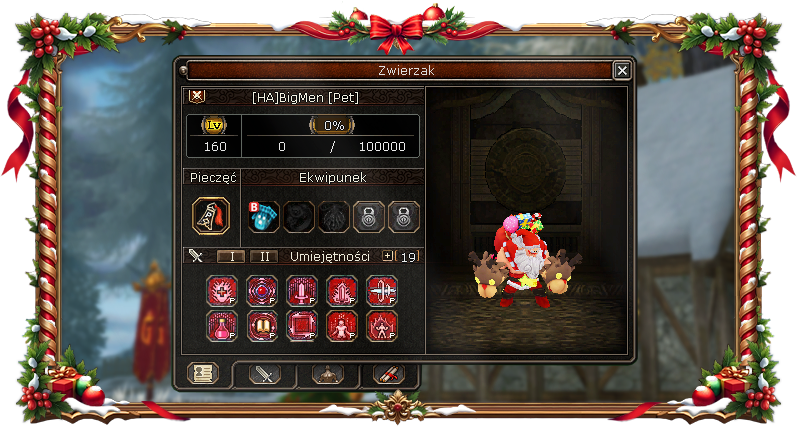Choose the single sword skill icon
This screenshot has width=797, height=433.
tap(301, 291)
